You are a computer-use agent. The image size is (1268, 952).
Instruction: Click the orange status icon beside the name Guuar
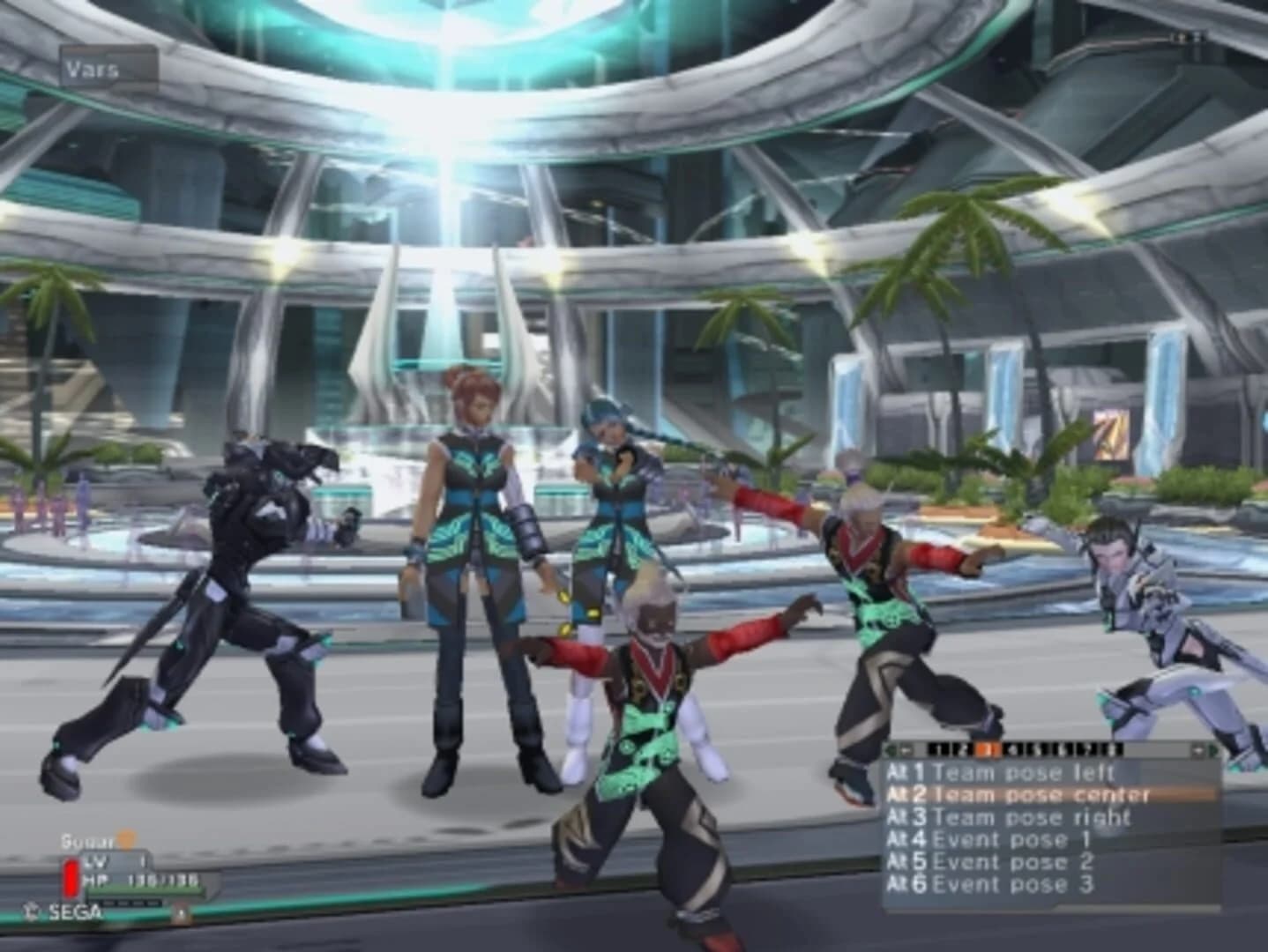(127, 840)
